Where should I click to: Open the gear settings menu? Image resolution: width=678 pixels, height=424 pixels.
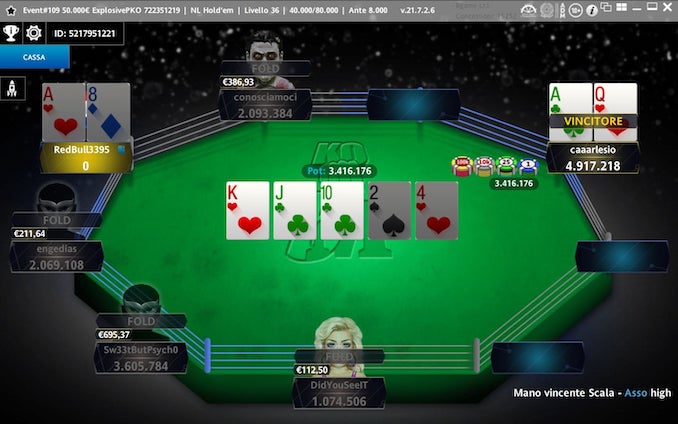(x=33, y=32)
